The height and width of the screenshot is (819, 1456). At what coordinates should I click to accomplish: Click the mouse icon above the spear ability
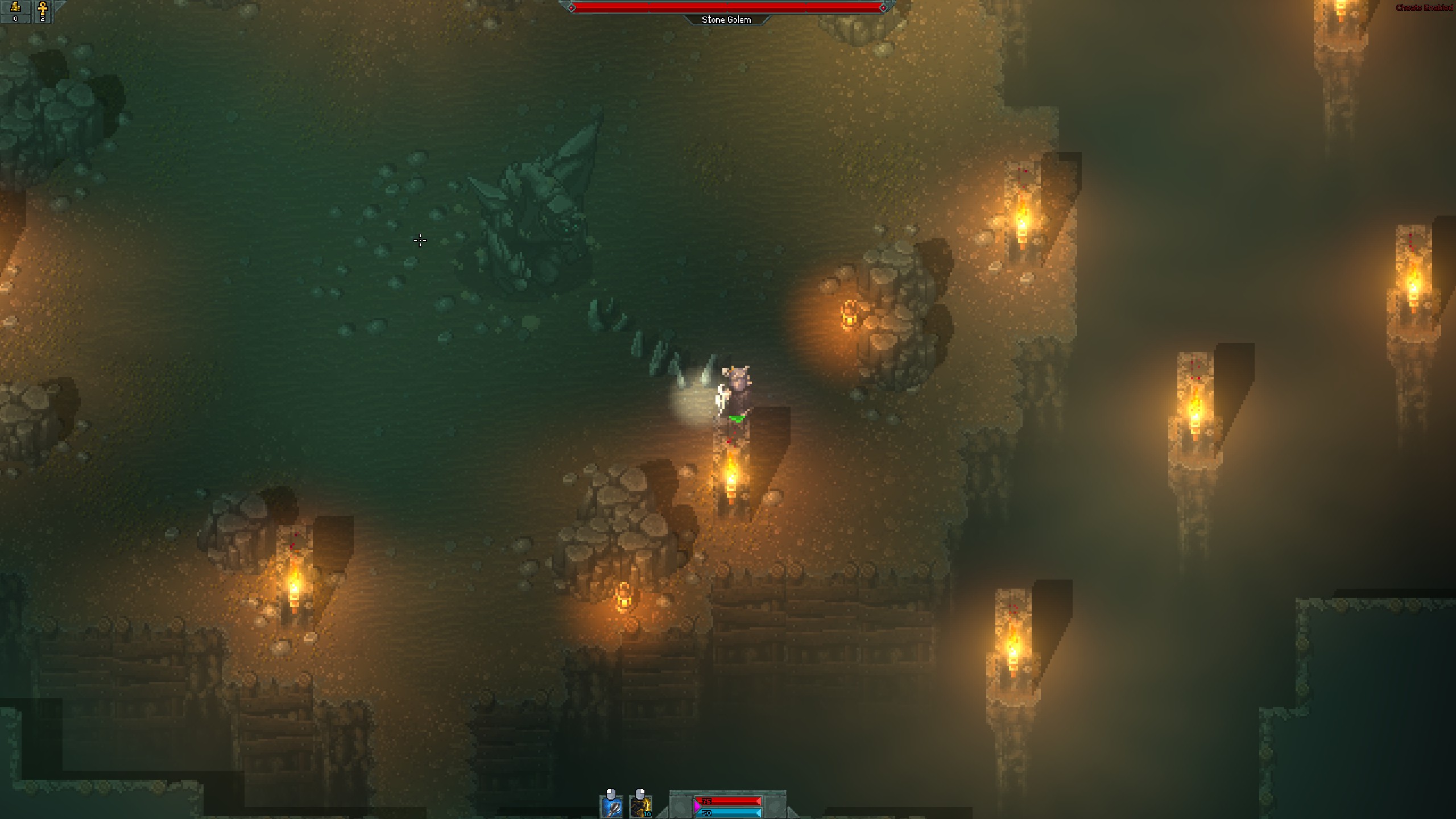pos(611,793)
